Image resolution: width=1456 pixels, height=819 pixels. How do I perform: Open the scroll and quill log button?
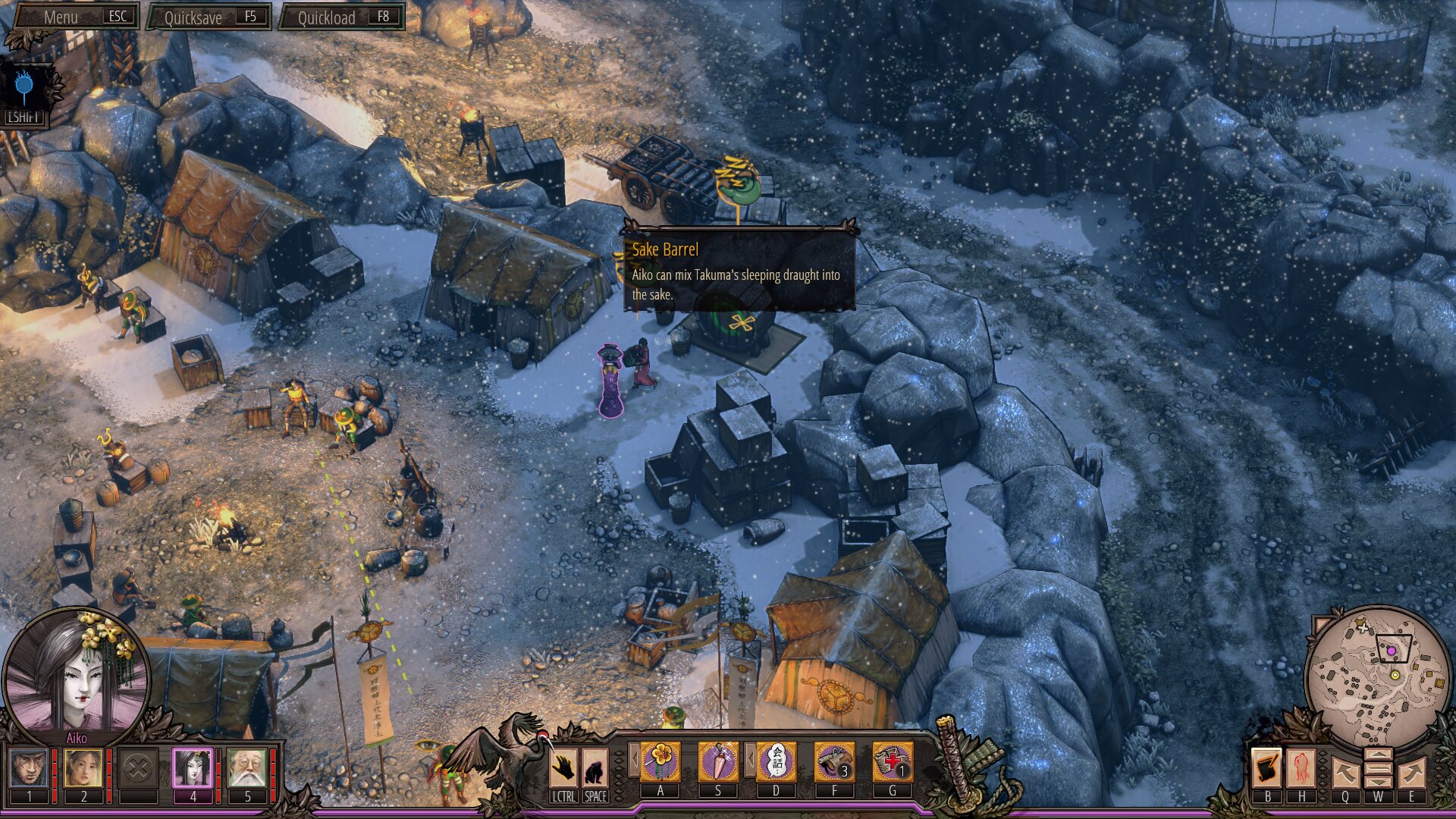1266,767
